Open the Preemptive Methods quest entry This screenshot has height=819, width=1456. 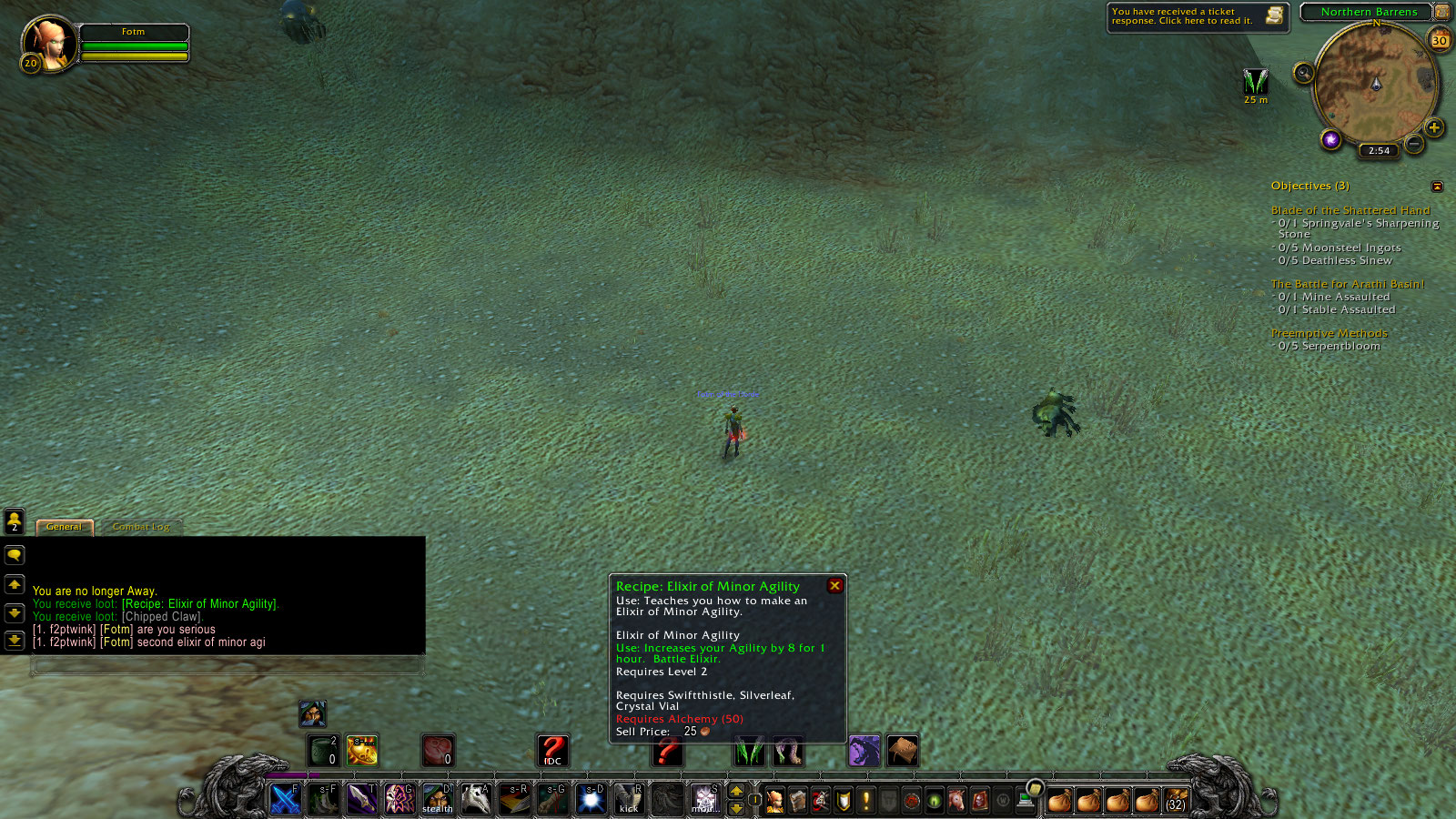tap(1329, 333)
